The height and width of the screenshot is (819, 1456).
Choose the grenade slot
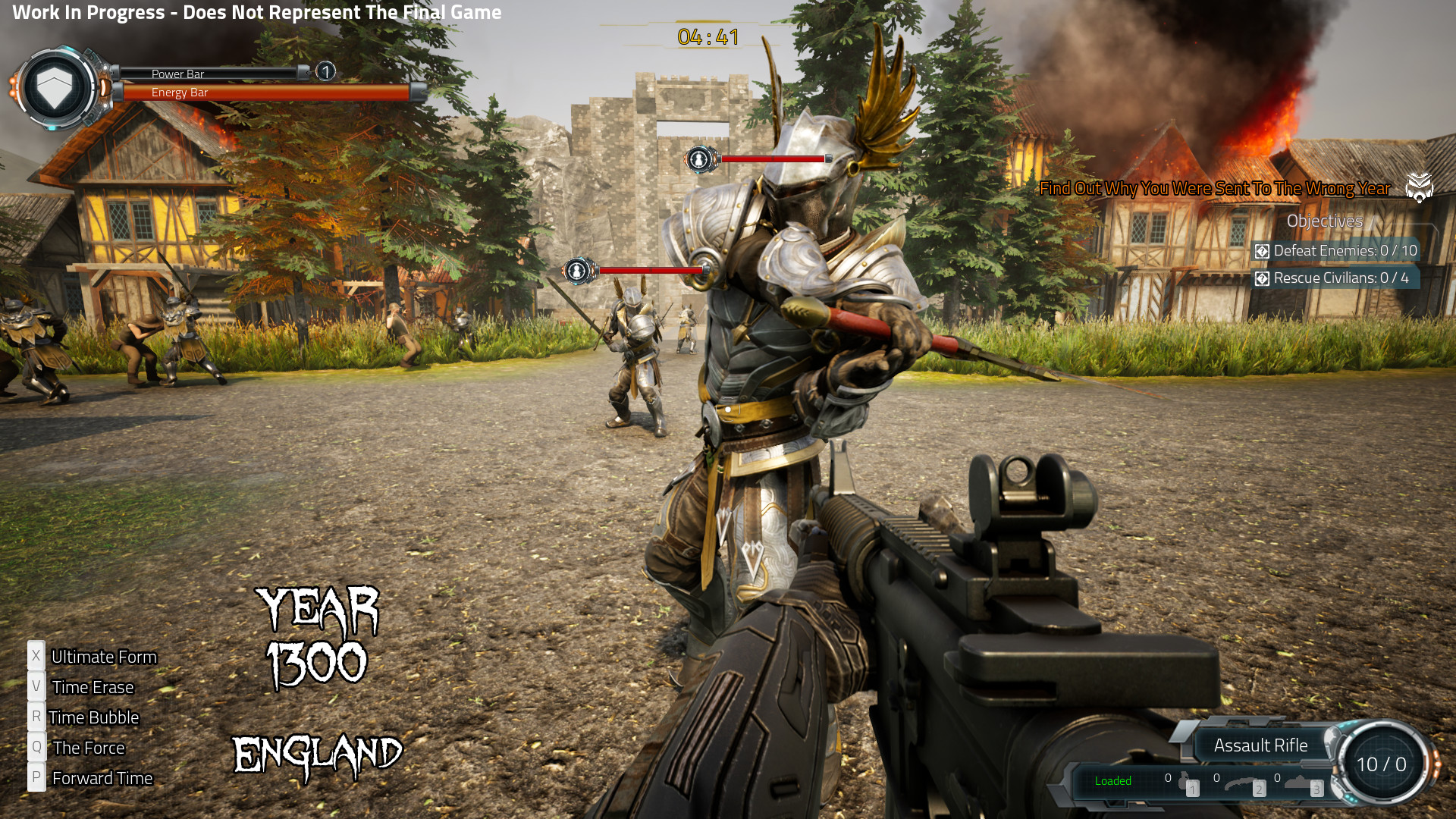tap(1184, 782)
